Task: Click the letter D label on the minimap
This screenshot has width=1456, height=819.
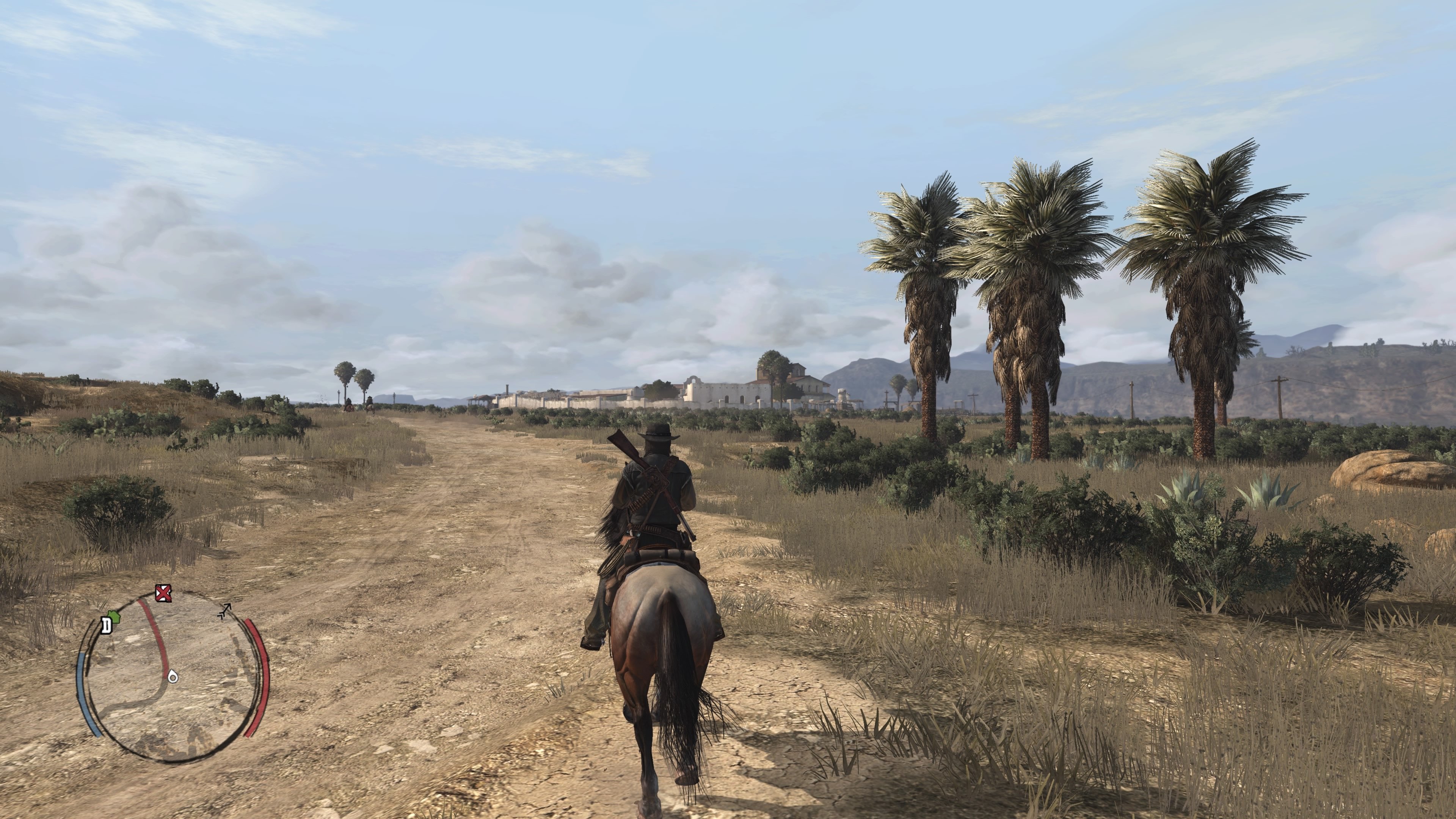Action: 107,625
